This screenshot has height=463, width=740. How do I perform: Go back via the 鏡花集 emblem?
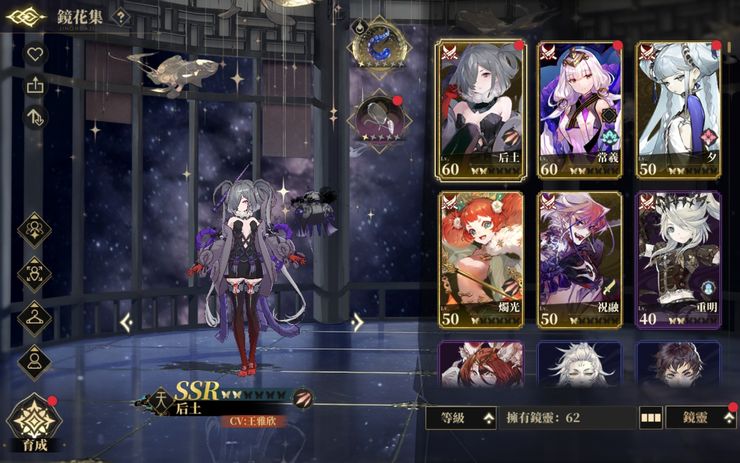point(25,17)
